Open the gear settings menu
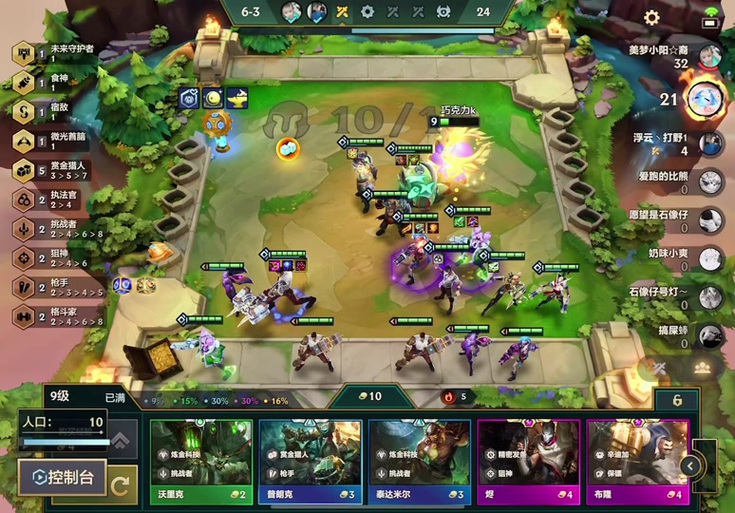 (x=652, y=18)
